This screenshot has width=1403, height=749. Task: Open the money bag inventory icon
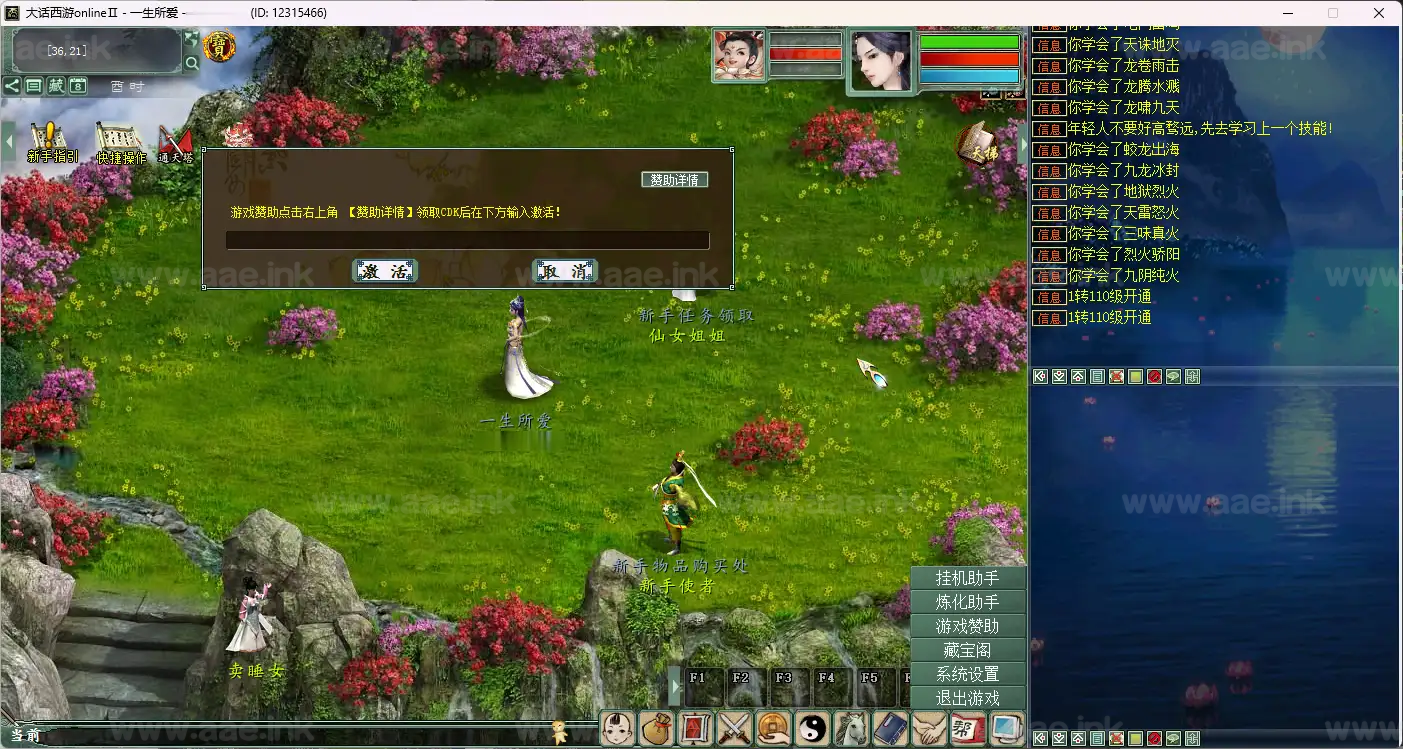point(657,728)
